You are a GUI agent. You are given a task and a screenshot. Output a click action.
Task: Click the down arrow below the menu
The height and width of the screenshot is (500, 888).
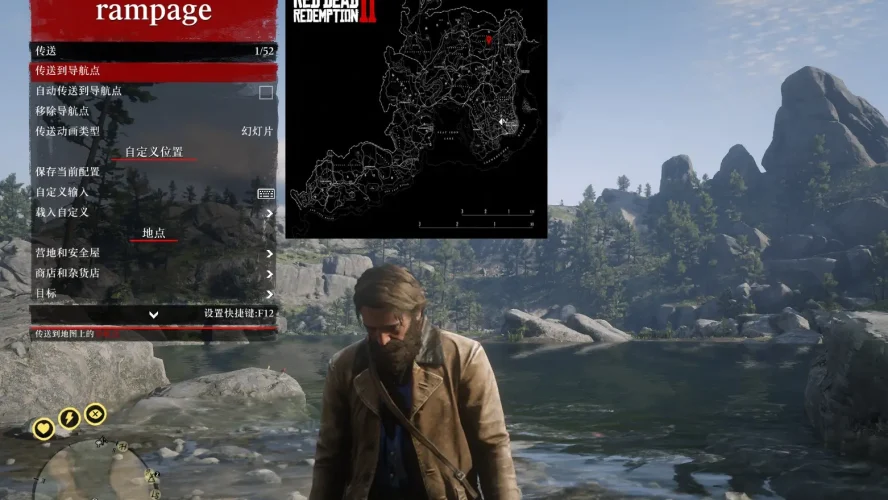154,314
